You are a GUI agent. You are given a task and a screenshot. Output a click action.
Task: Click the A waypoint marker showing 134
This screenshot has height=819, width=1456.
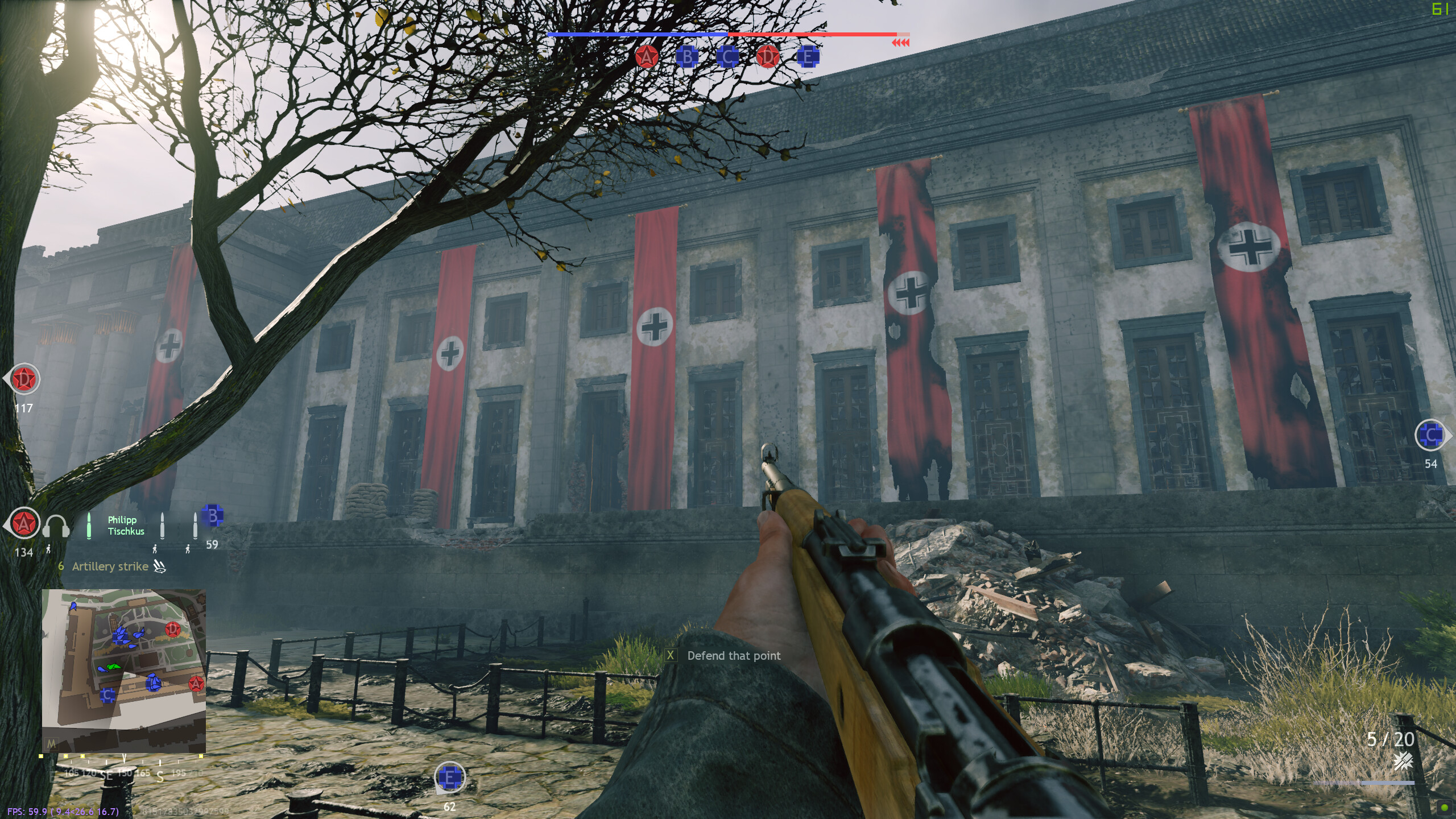tap(24, 523)
